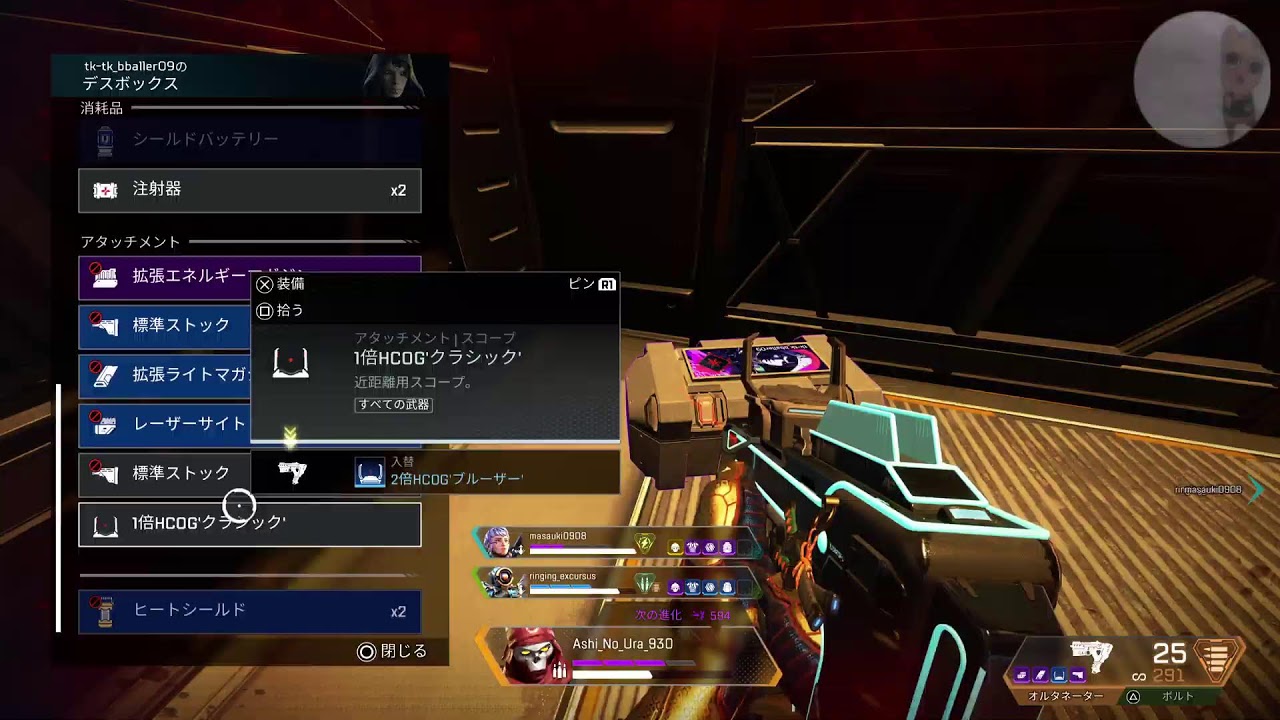Choose the purple 拡張エネルギーマガジン attachment

(x=165, y=277)
